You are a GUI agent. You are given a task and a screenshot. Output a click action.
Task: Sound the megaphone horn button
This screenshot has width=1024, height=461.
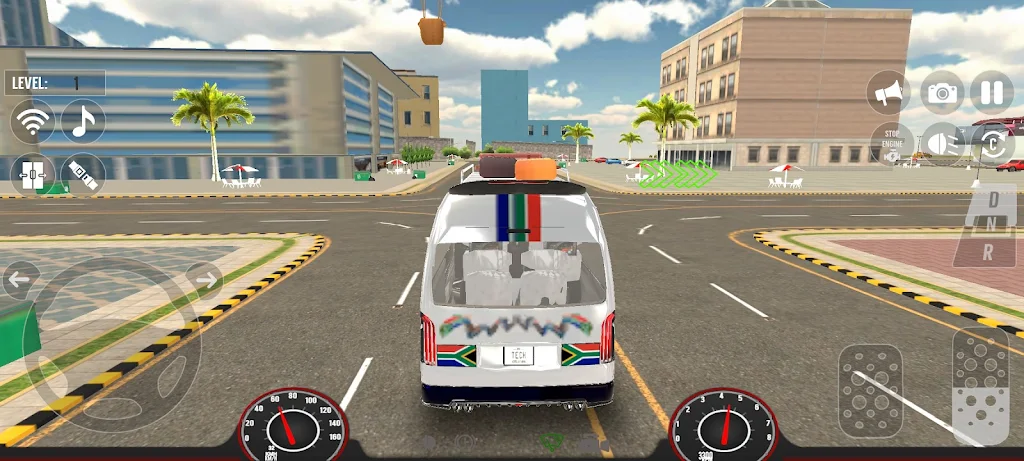point(888,93)
